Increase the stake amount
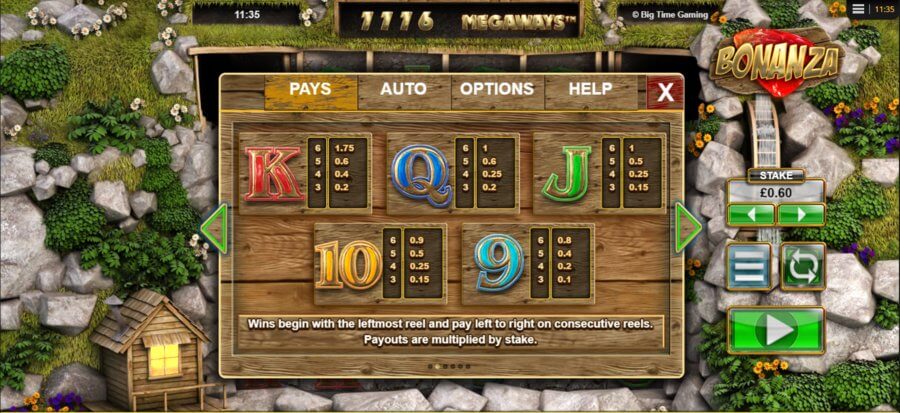The image size is (900, 413). click(x=801, y=215)
